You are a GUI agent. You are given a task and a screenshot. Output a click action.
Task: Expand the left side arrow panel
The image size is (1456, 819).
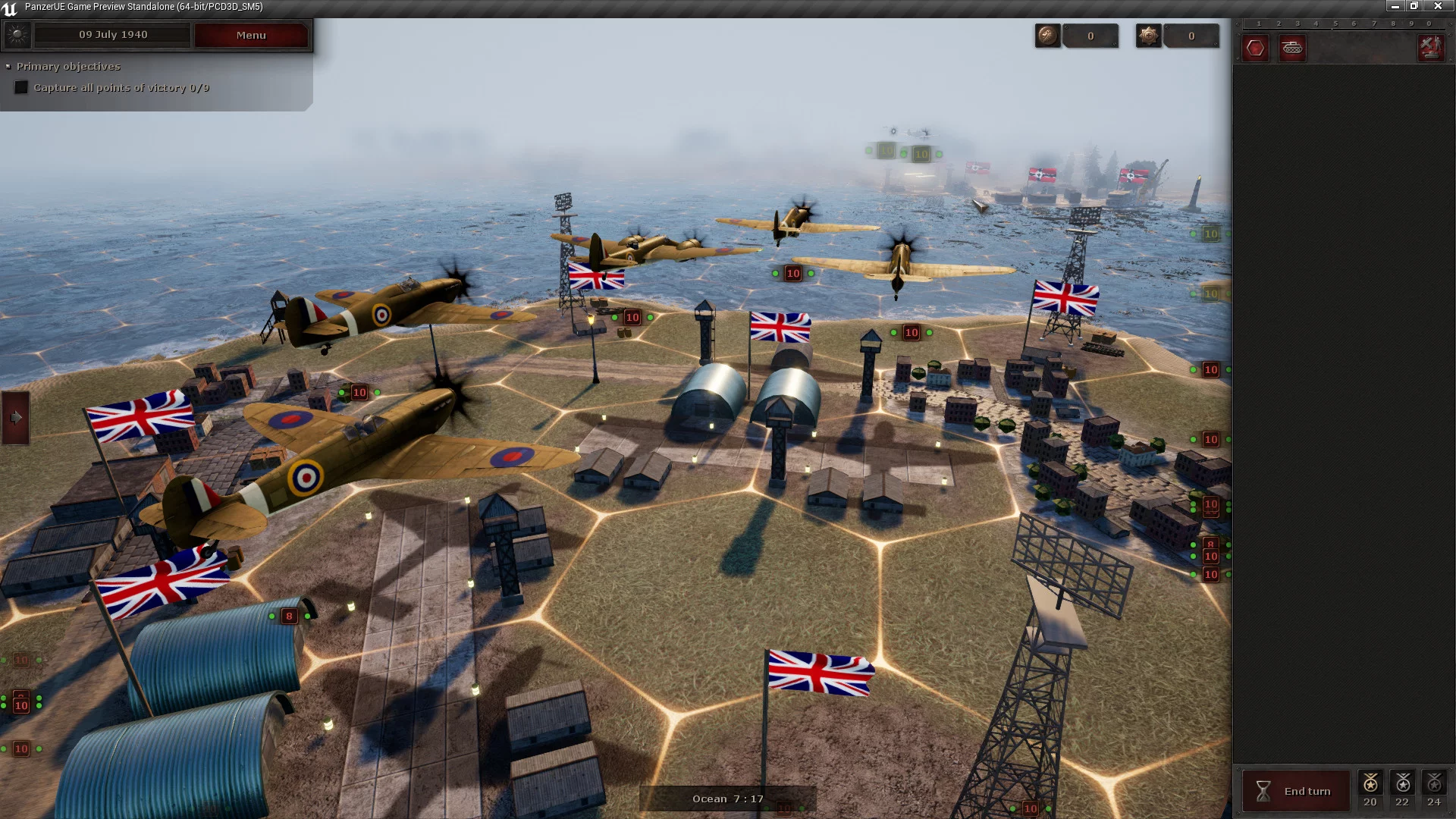pyautogui.click(x=16, y=417)
